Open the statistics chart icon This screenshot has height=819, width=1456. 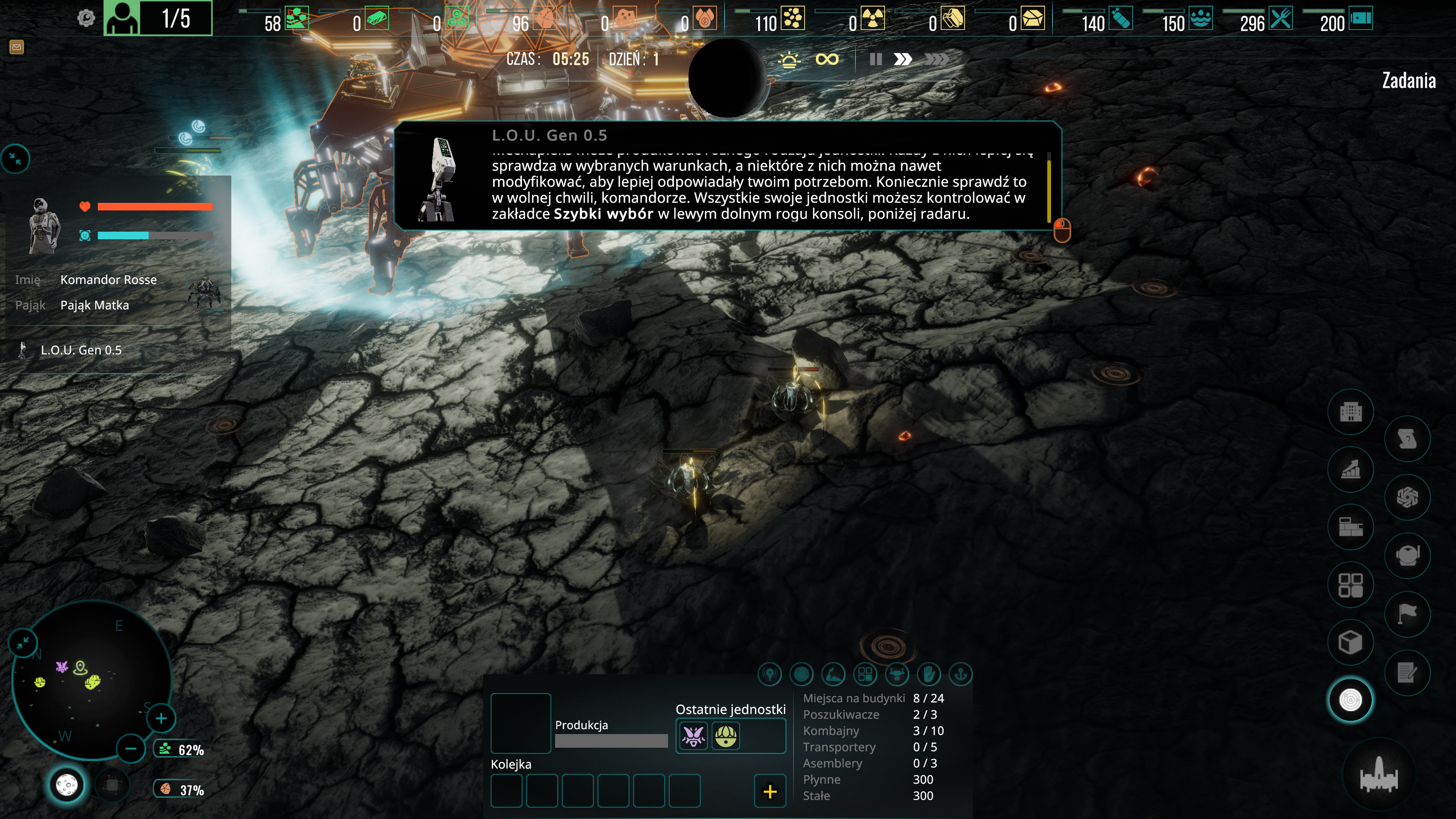point(1350,469)
